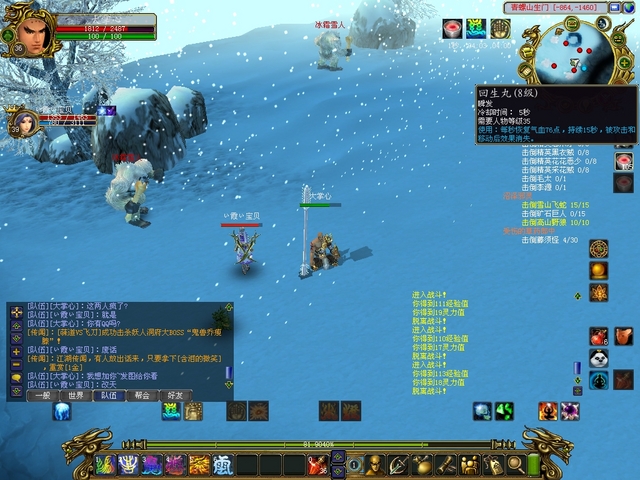Image resolution: width=640 pixels, height=480 pixels.
Task: Open the 帮会 guild chat tab
Action: point(142,395)
